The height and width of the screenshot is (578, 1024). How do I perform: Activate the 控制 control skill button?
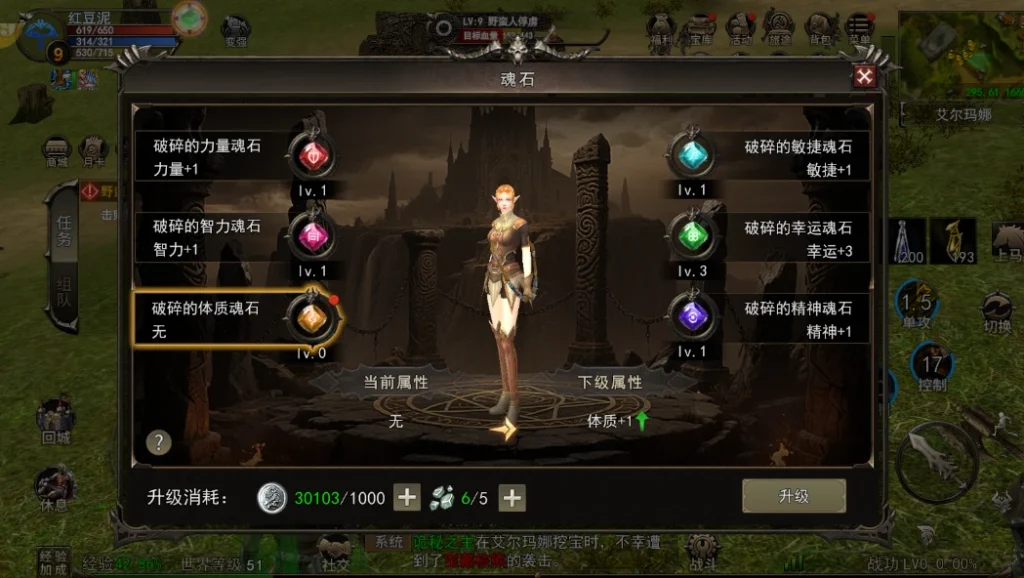[x=932, y=368]
